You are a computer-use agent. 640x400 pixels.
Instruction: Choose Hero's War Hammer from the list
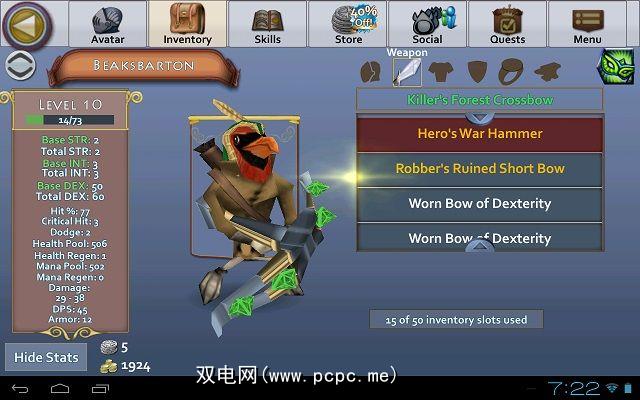pyautogui.click(x=480, y=134)
